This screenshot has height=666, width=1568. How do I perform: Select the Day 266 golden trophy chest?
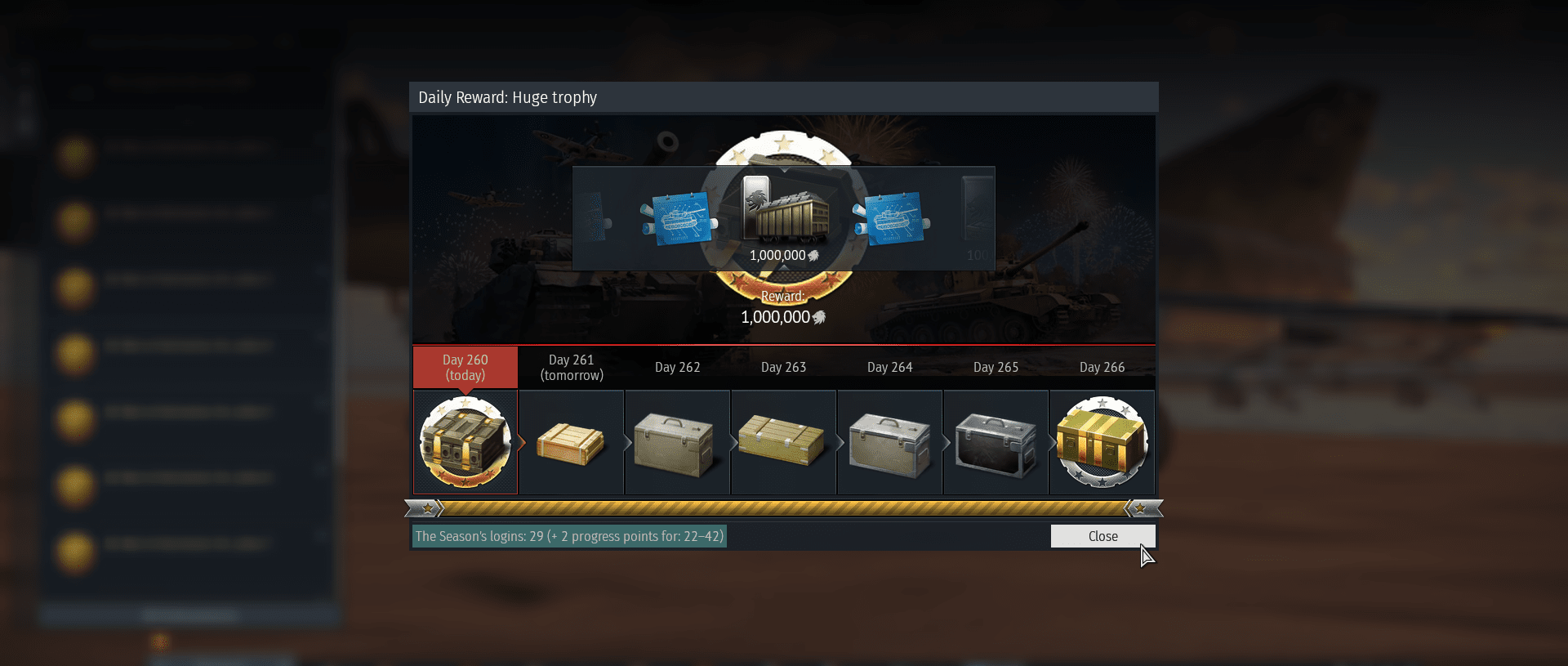coord(1102,442)
